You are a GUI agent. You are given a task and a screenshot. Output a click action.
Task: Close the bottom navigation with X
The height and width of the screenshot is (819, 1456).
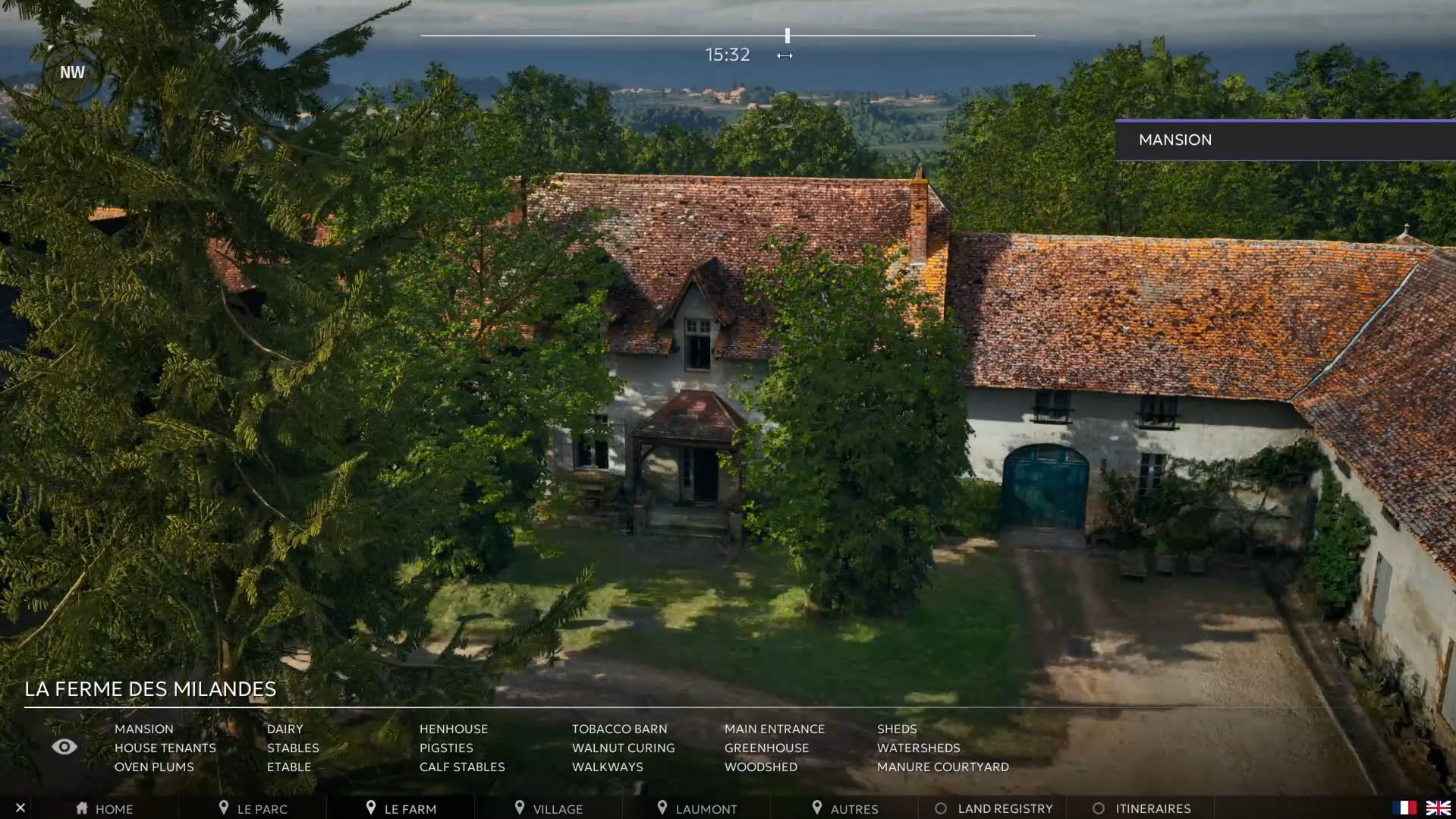click(x=20, y=808)
